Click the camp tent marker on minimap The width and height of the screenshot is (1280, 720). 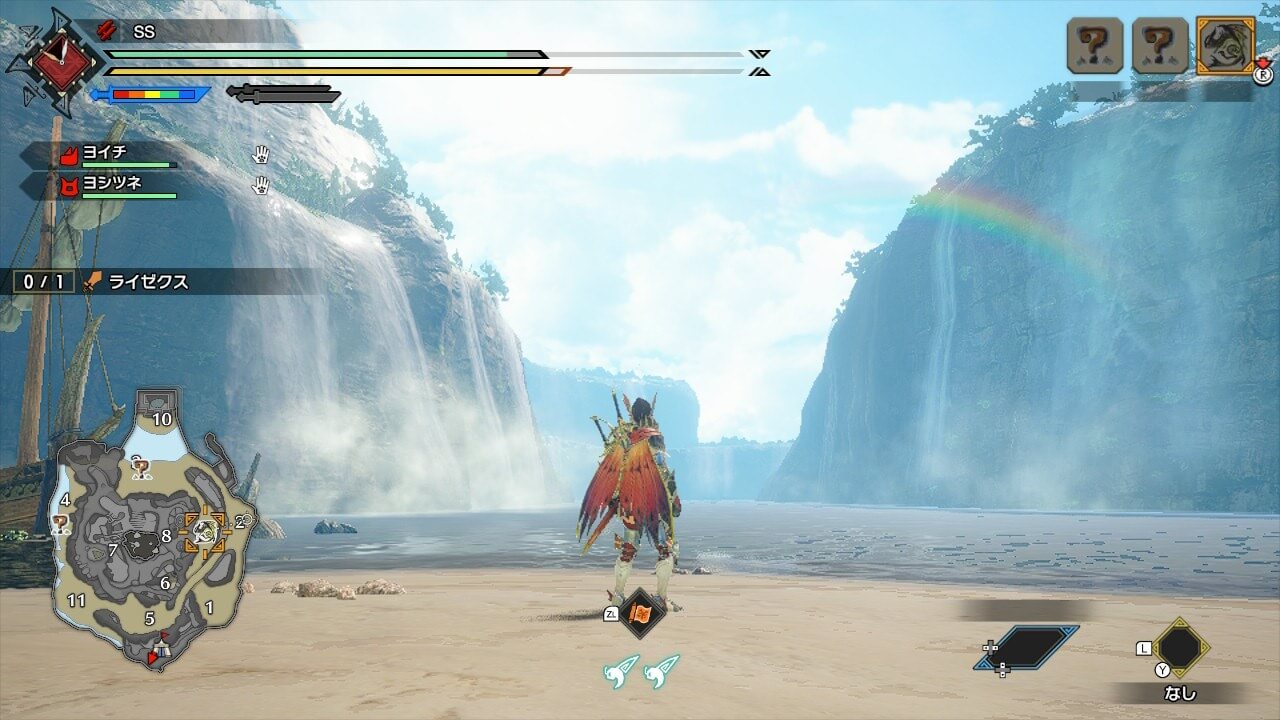coord(160,648)
